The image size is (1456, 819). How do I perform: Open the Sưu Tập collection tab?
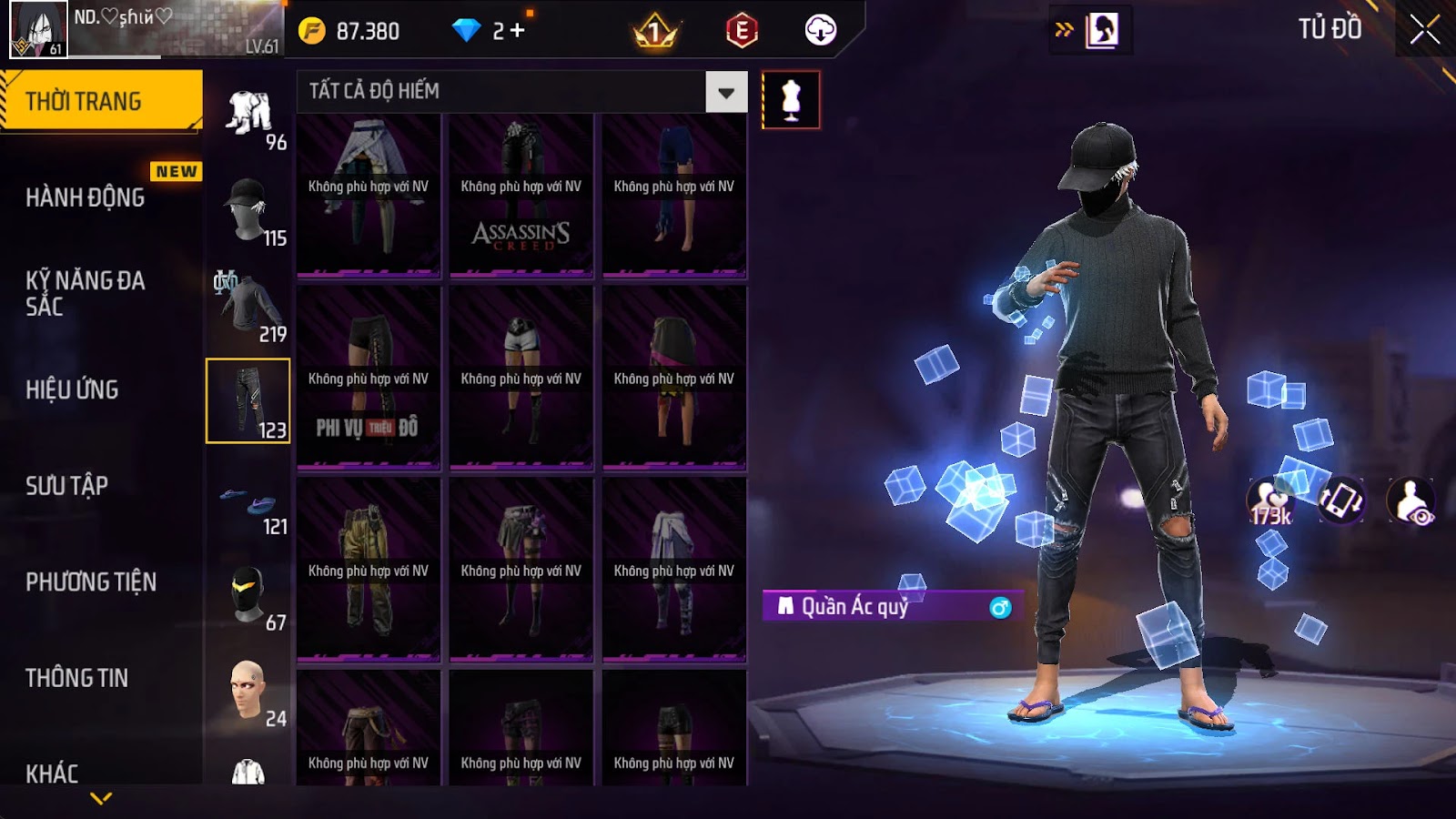[67, 486]
